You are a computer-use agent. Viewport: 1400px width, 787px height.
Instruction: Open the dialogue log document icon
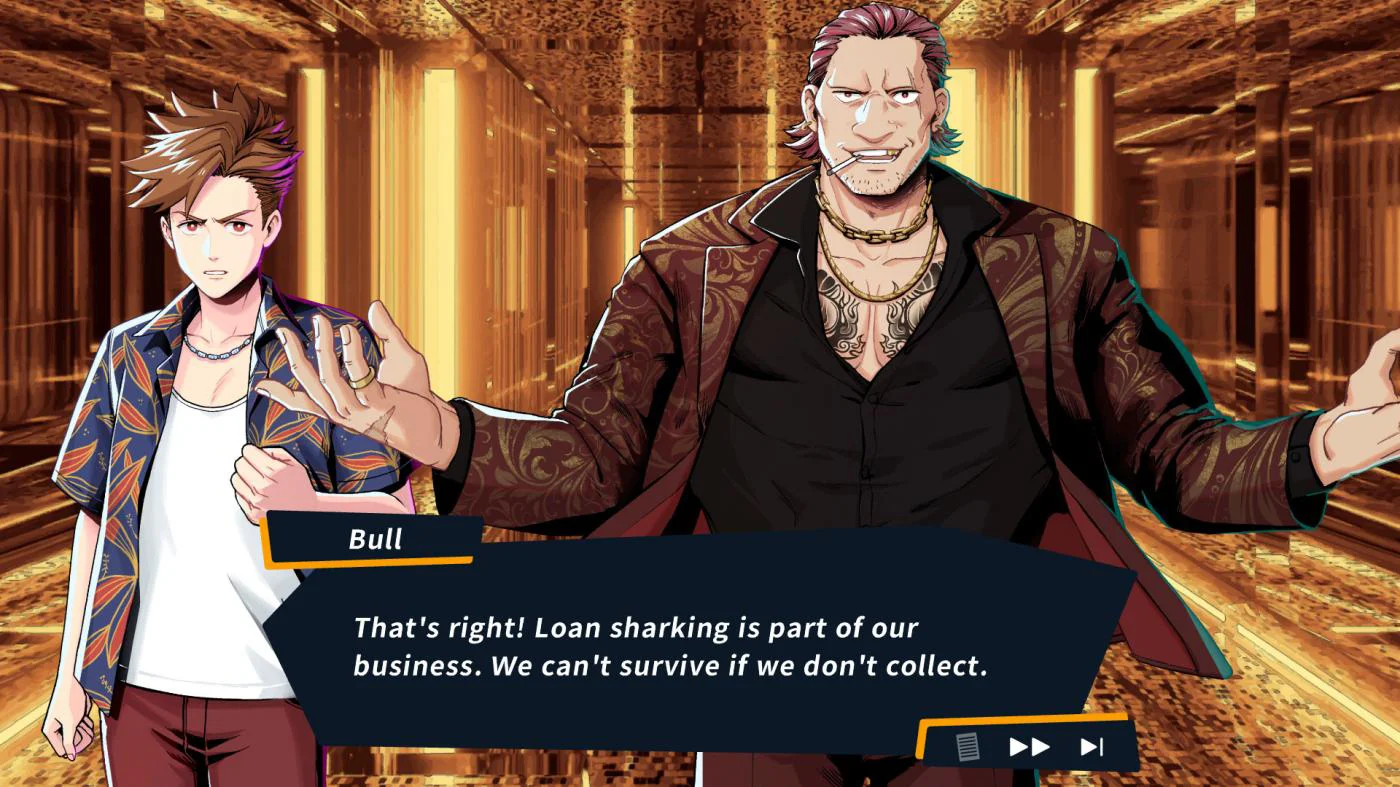pyautogui.click(x=967, y=746)
